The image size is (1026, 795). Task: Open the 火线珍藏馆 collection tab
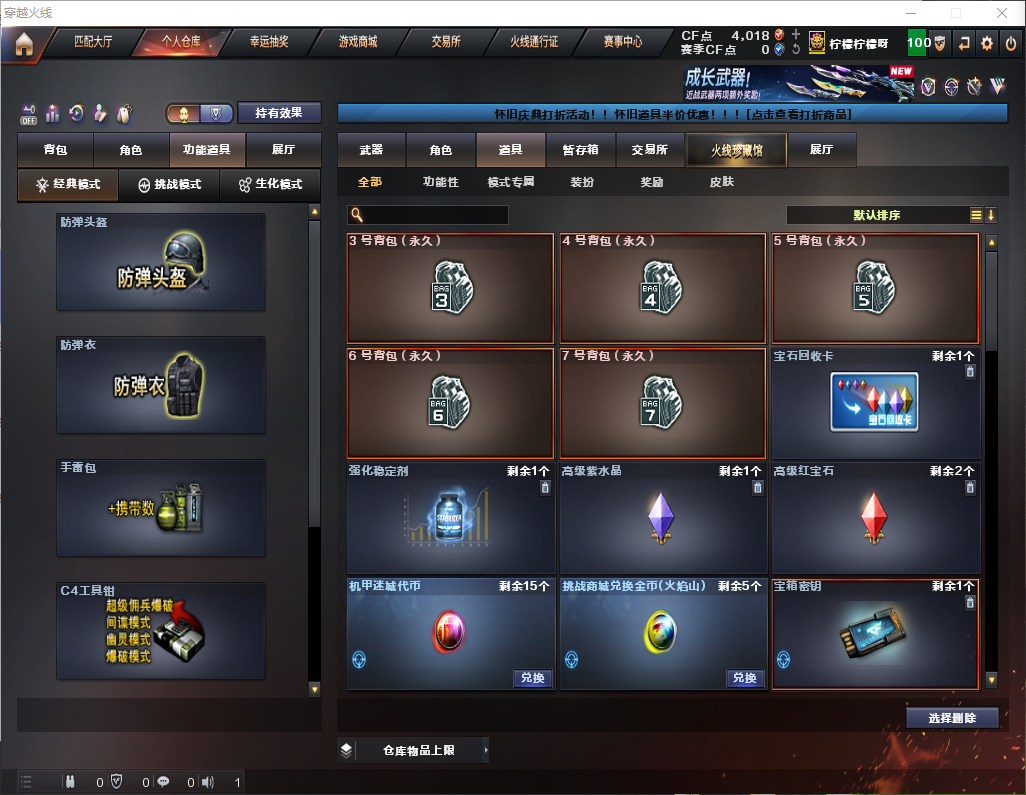735,150
